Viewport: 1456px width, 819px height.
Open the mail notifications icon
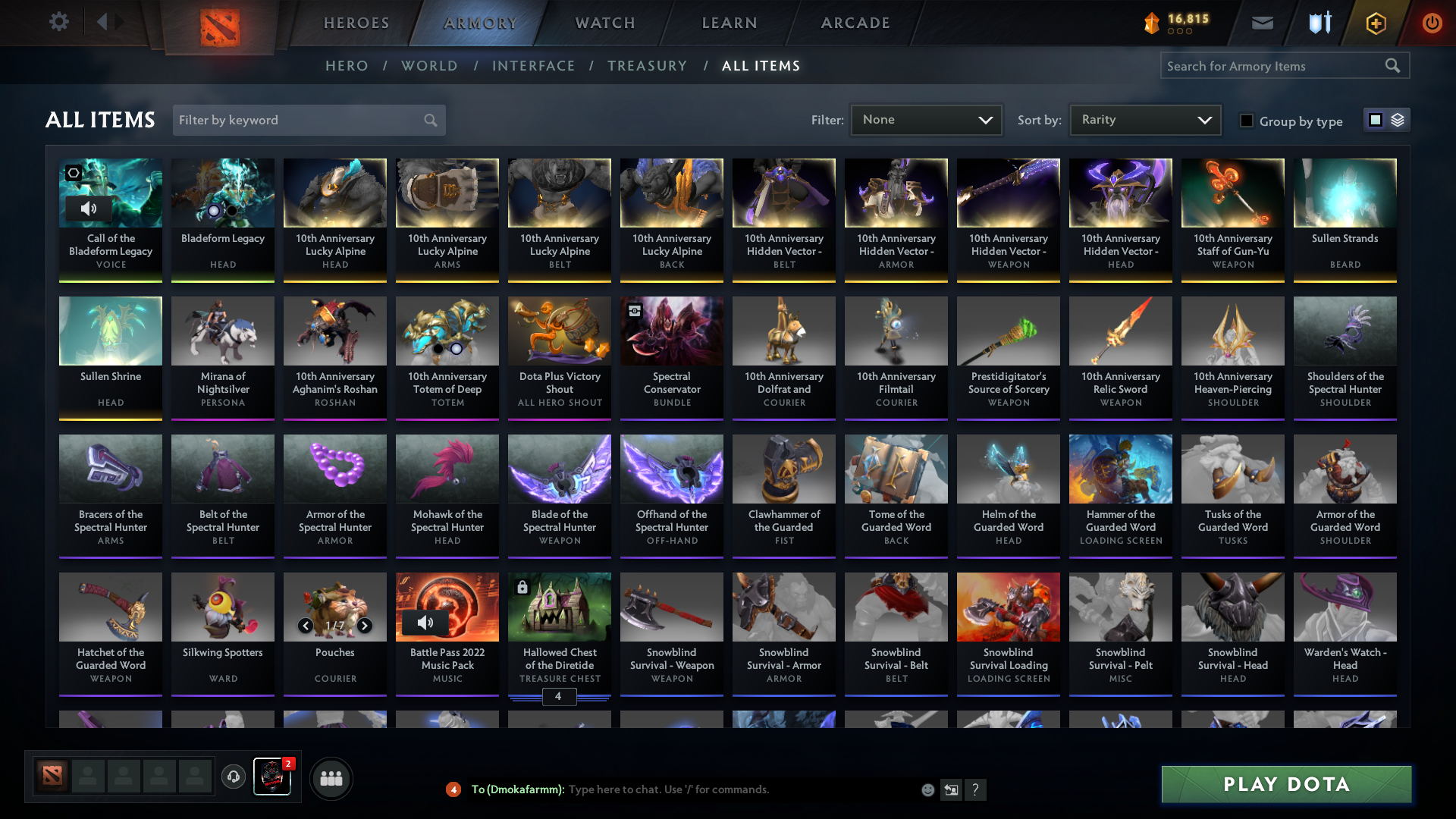1261,23
